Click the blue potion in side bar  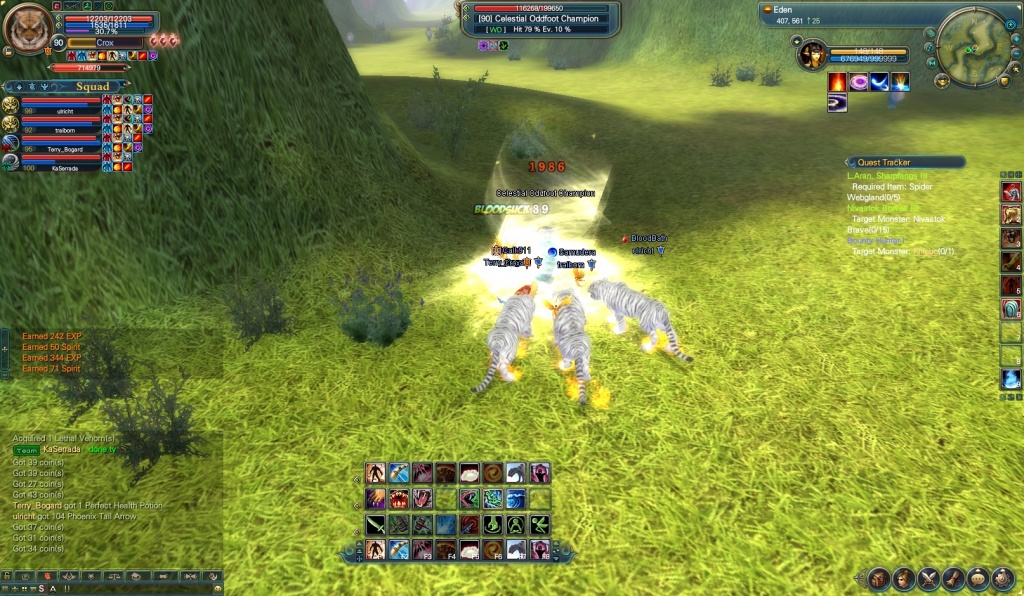tap(1011, 380)
